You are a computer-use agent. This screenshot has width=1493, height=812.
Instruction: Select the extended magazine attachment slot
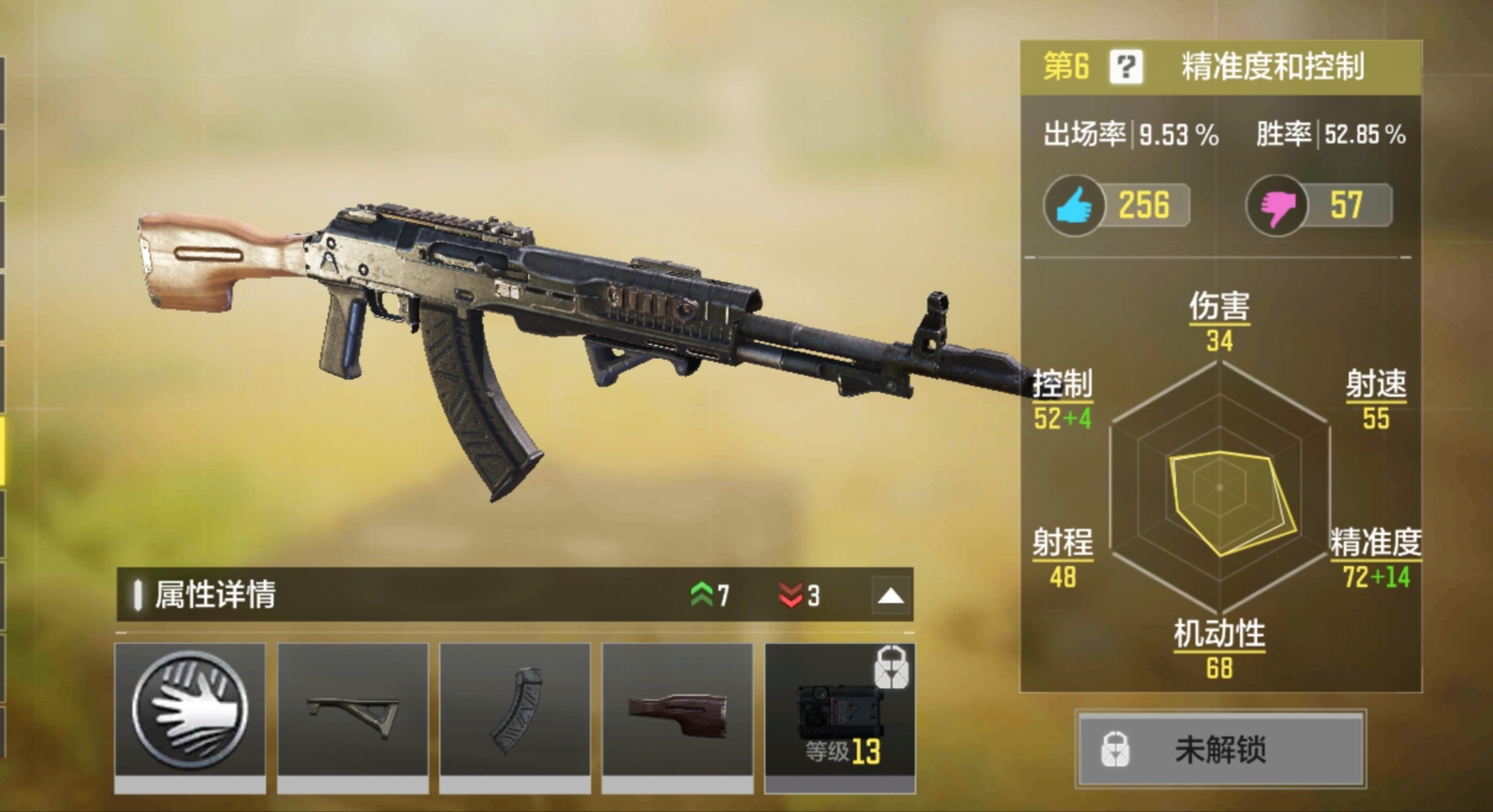[515, 709]
